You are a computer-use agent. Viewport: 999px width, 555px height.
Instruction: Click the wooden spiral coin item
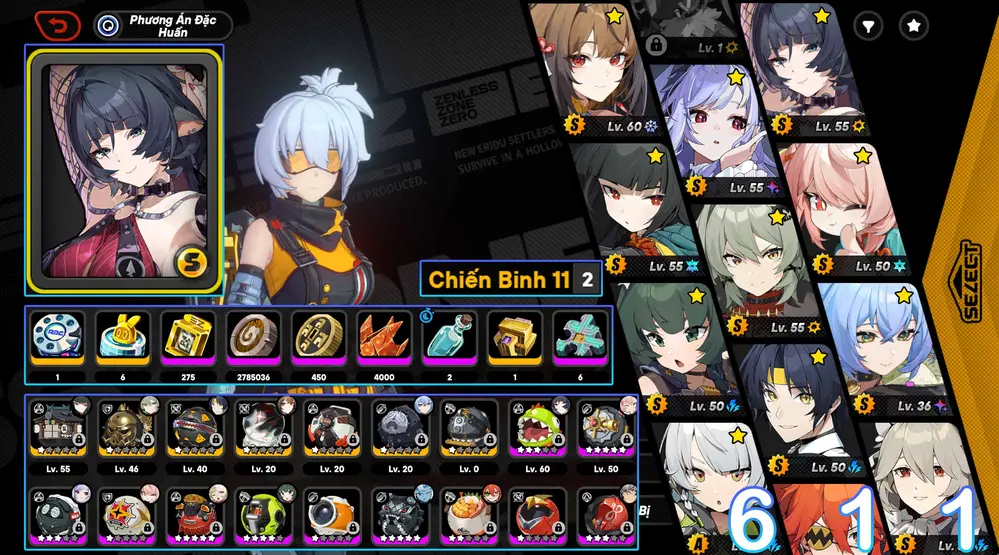[253, 338]
